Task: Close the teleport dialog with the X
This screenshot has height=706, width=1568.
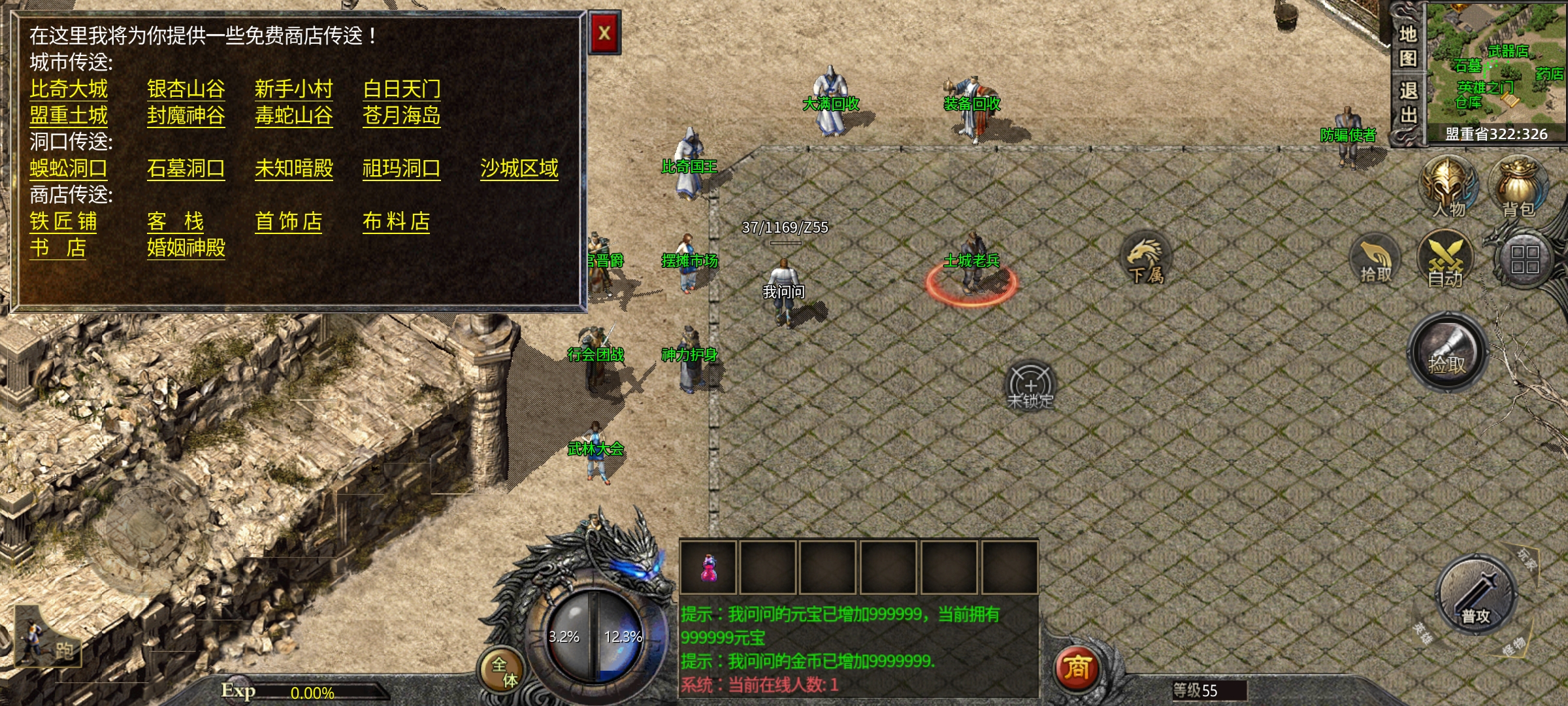Action: pyautogui.click(x=604, y=33)
